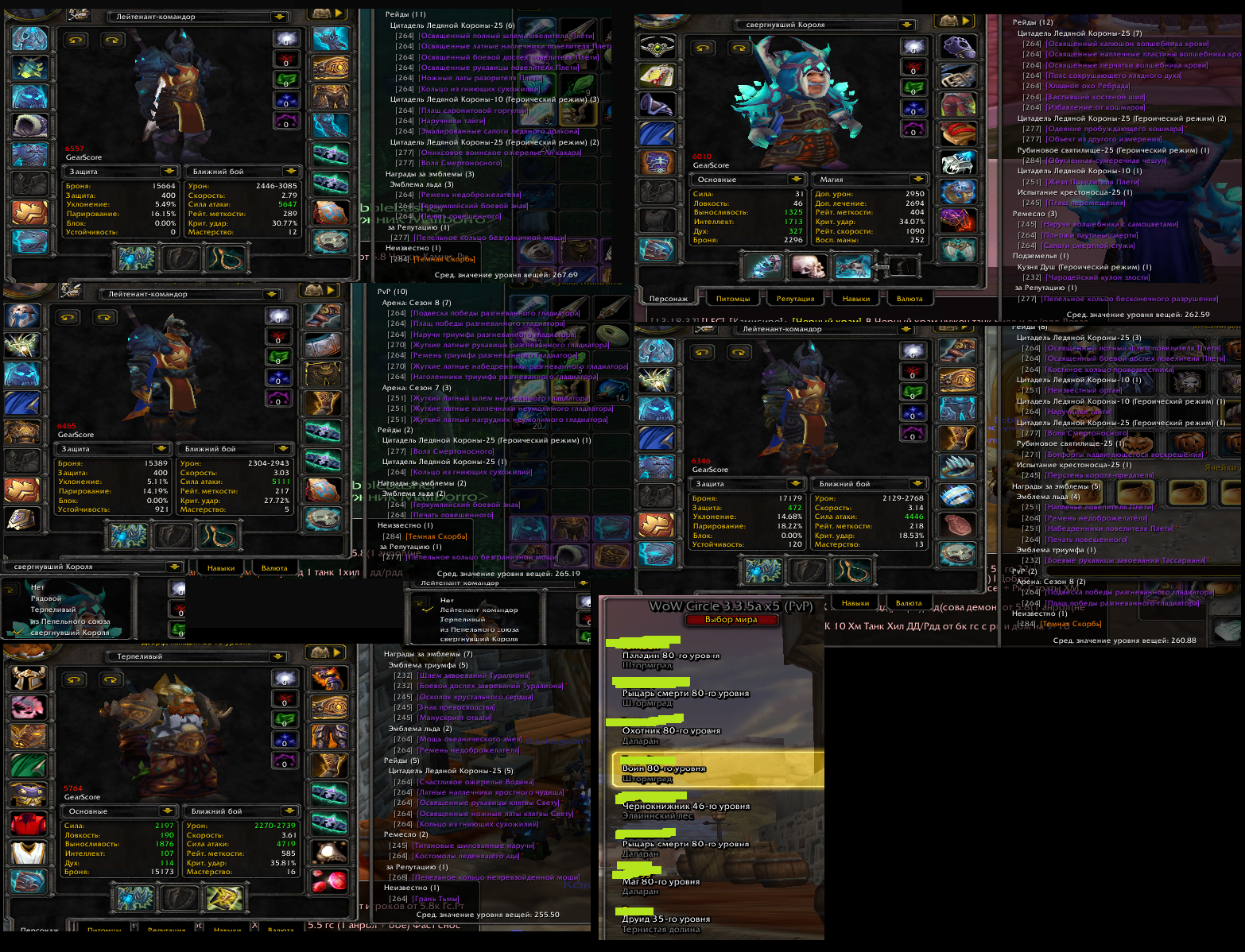Choose the Рядовой title option
The height and width of the screenshot is (952, 1245).
46,598
